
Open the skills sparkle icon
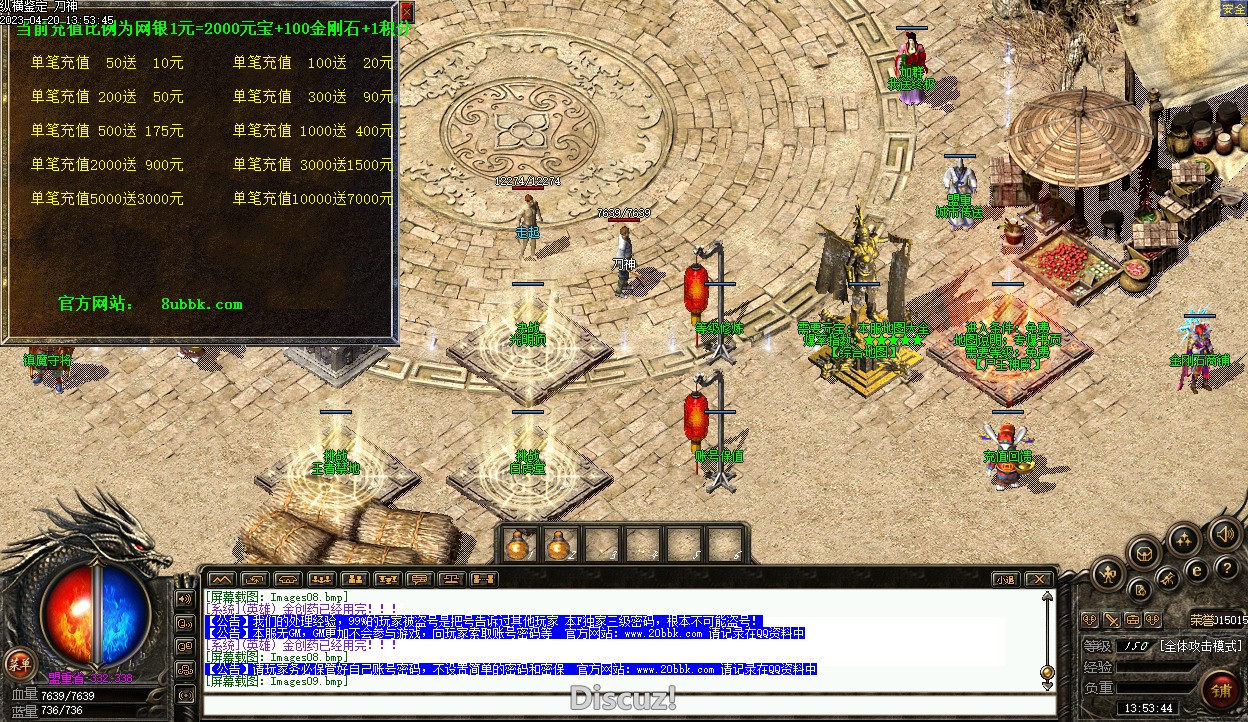[1184, 540]
